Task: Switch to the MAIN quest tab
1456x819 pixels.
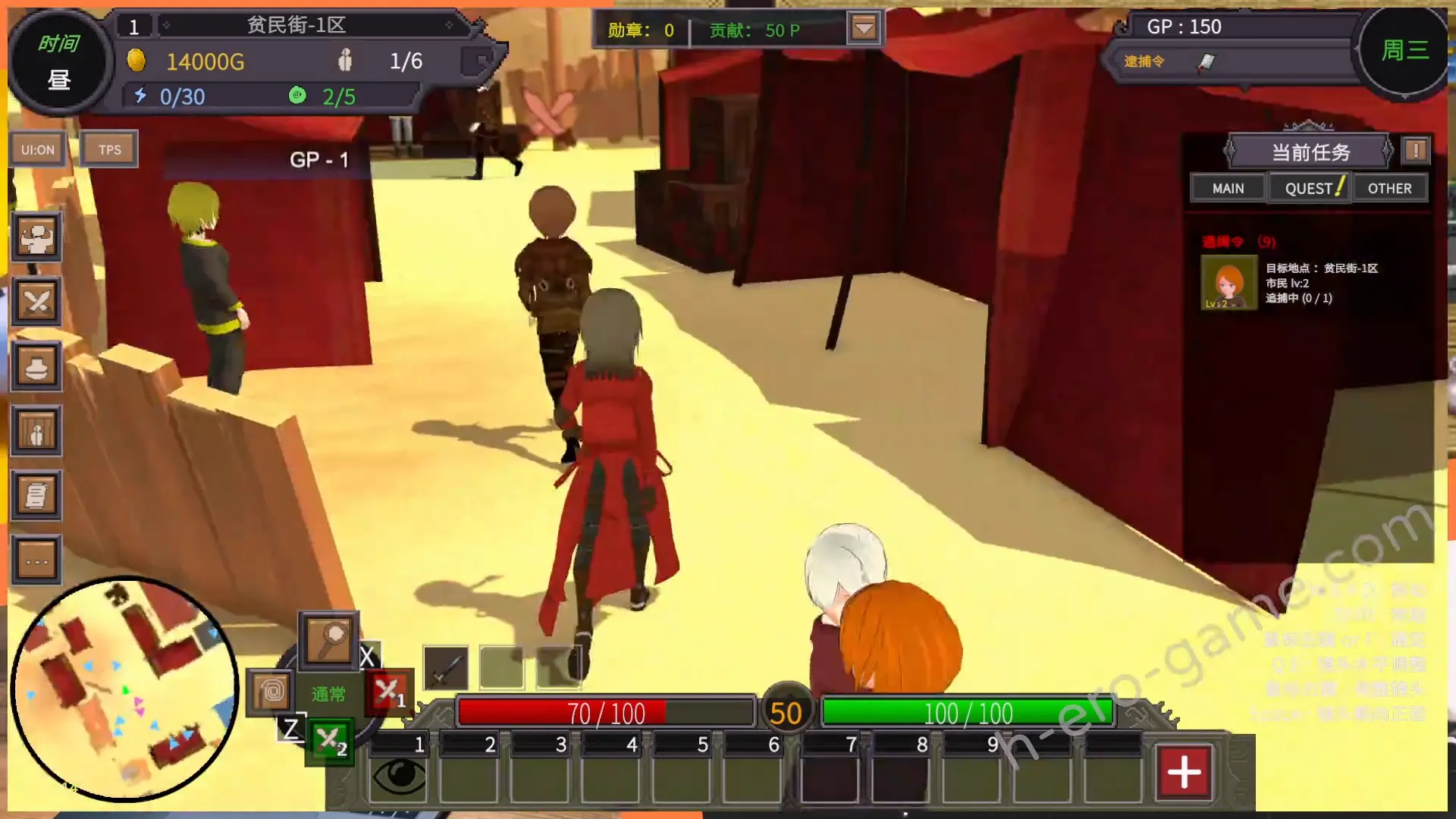Action: click(x=1228, y=188)
